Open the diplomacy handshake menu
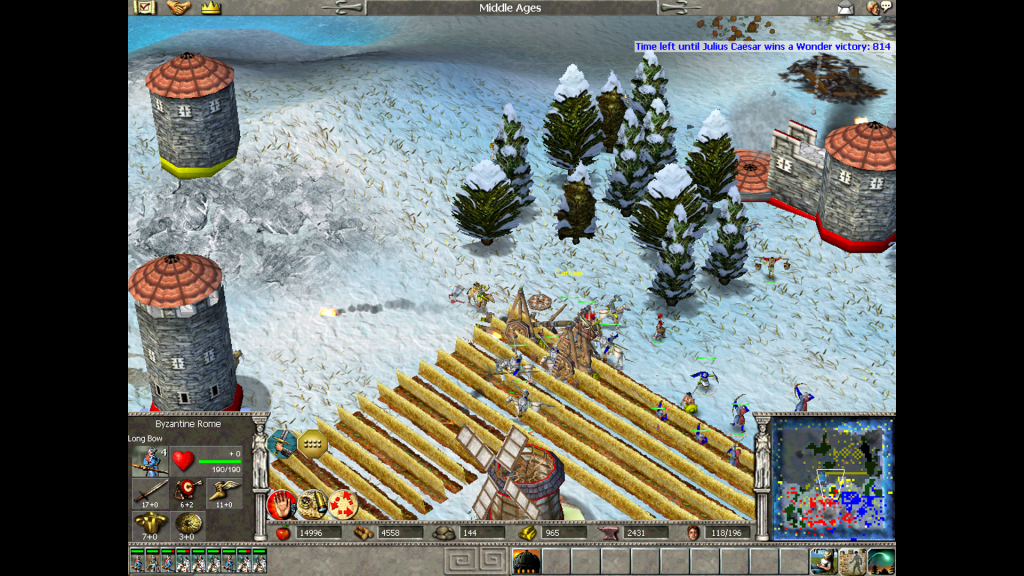 178,8
